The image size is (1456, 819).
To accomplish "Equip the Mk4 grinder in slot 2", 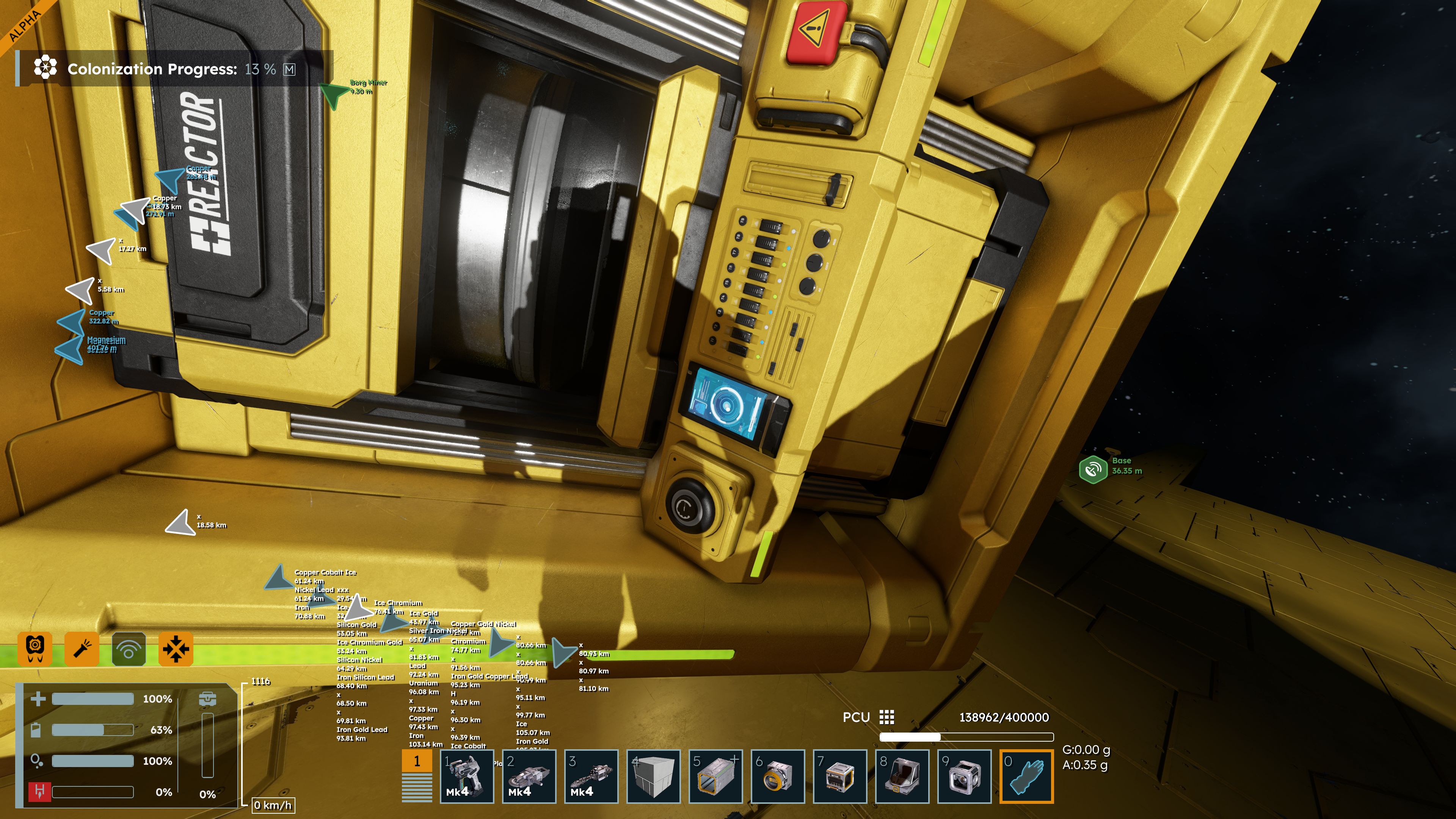I will (529, 776).
